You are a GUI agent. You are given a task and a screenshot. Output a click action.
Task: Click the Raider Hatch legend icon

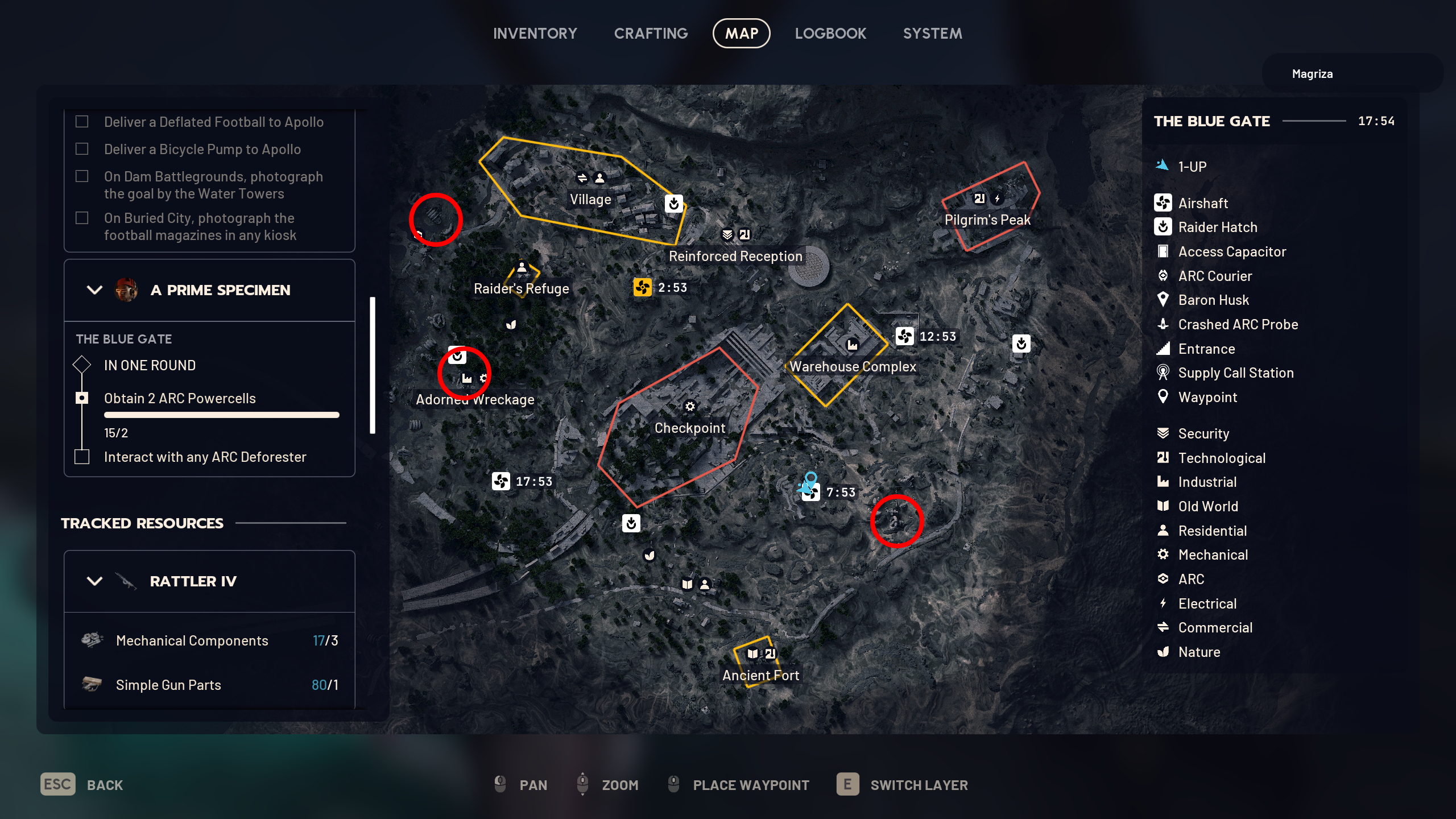coord(1163,227)
